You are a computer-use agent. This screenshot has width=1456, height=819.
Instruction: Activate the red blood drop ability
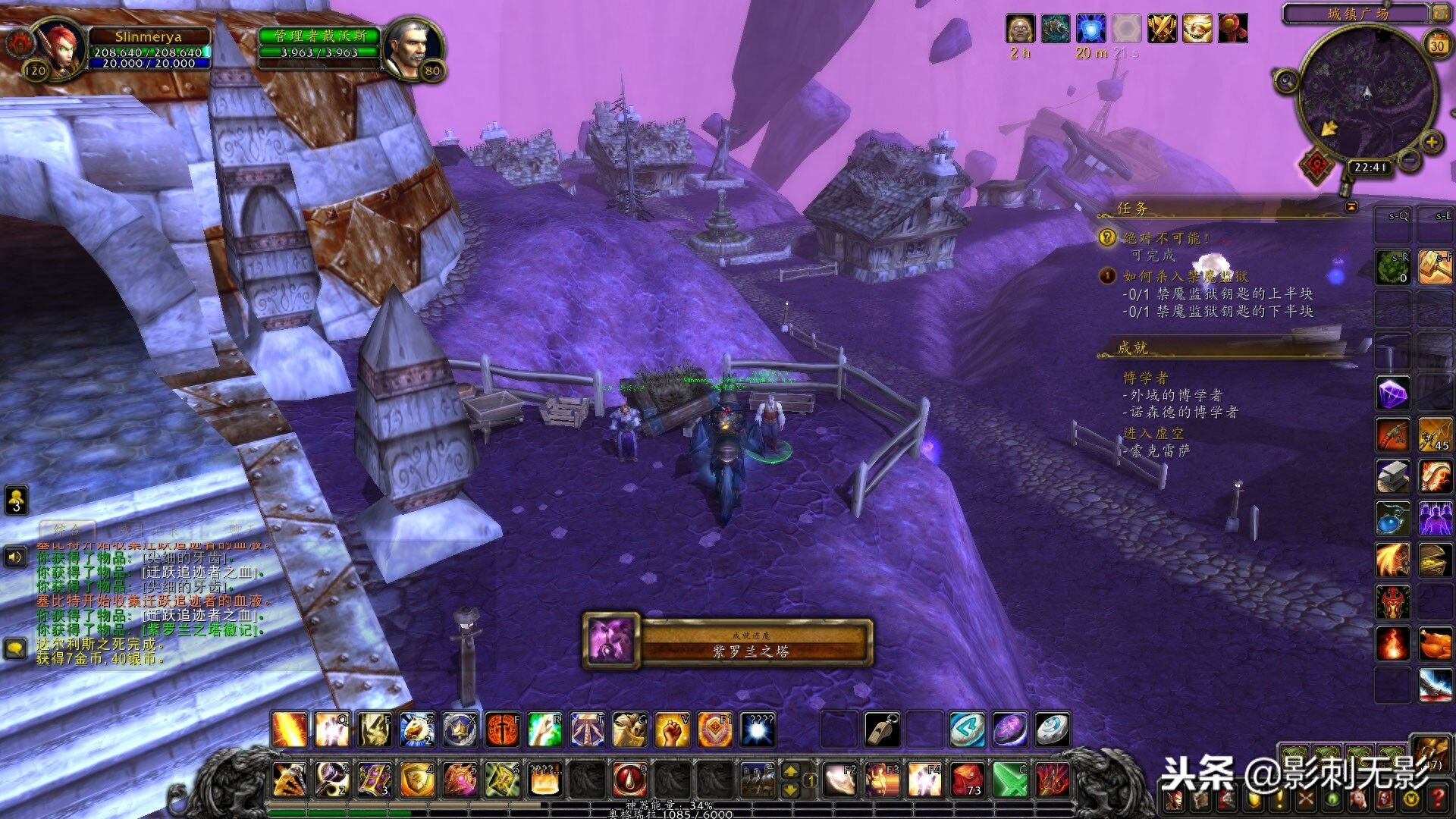tap(629, 780)
